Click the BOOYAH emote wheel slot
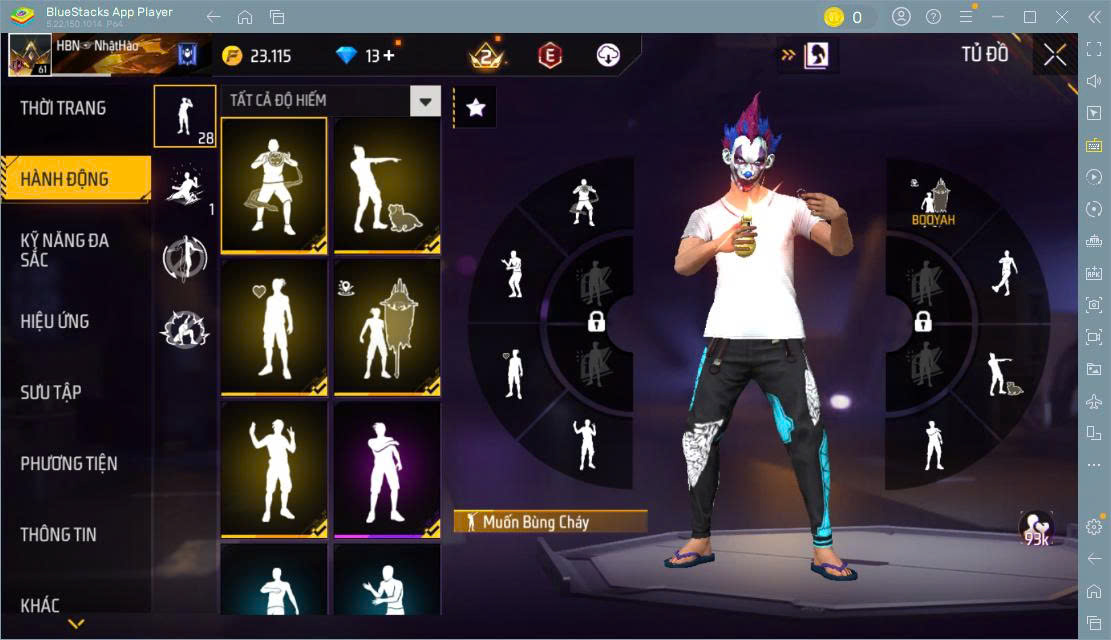Viewport: 1111px width, 640px height. (933, 202)
